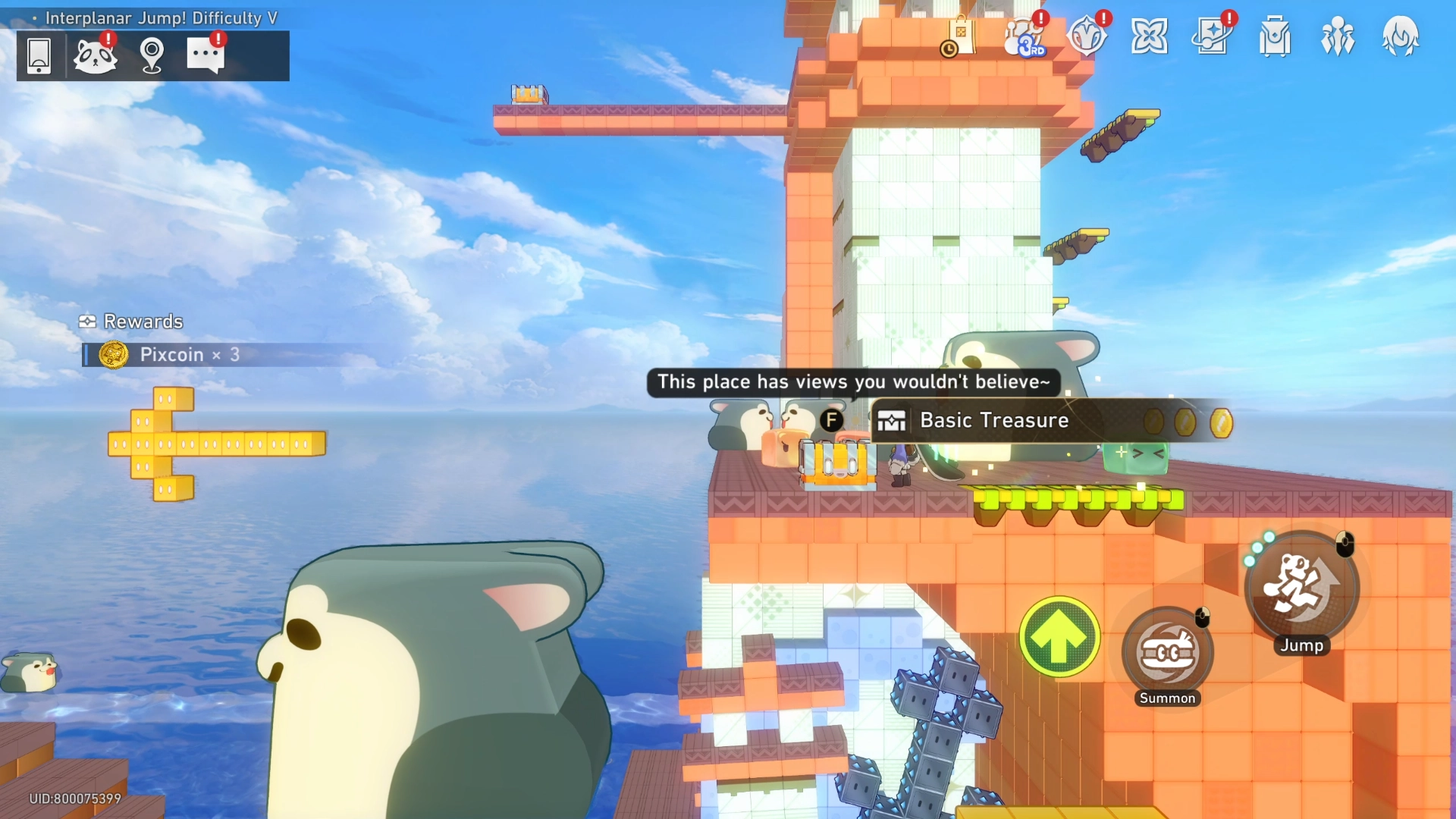Open the Trailblazer profile icon top right
1456x819 pixels.
pyautogui.click(x=1401, y=36)
